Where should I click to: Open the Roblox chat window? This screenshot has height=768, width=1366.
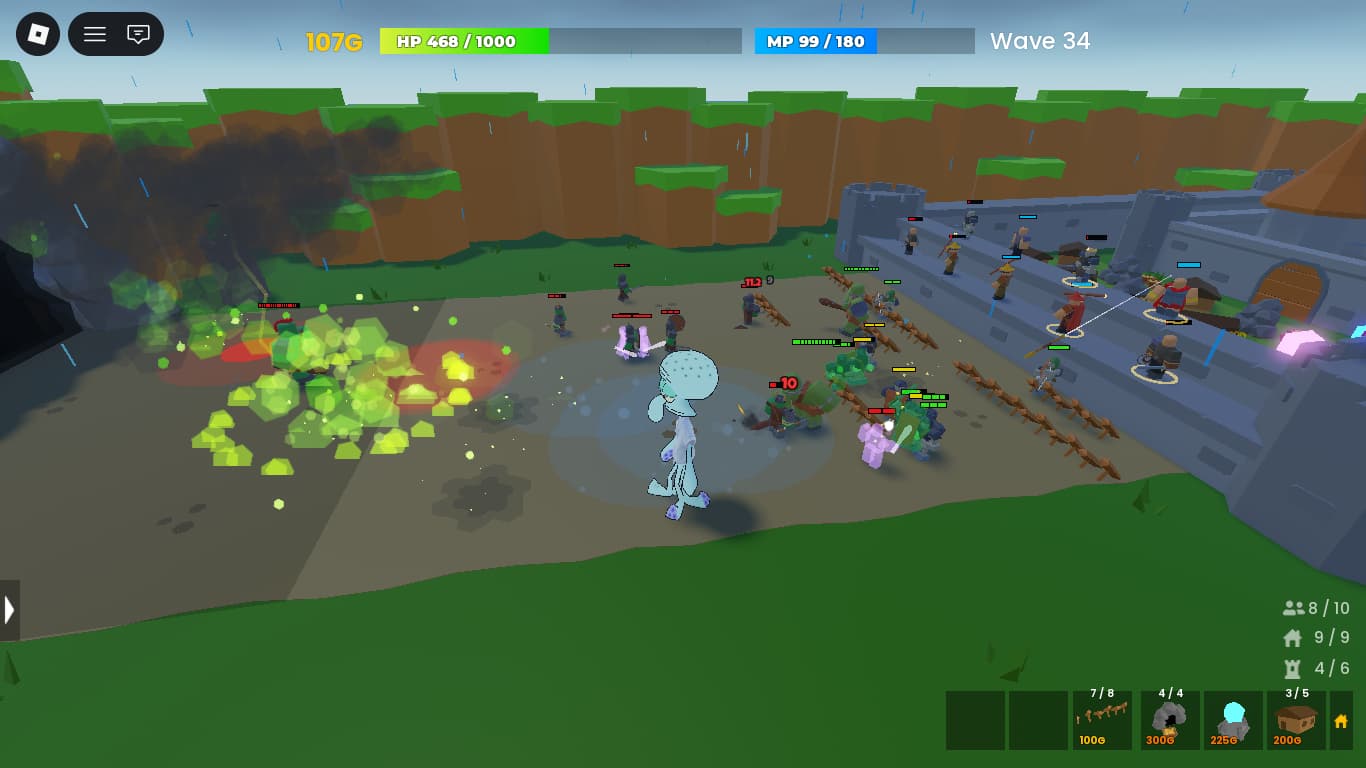click(x=139, y=34)
